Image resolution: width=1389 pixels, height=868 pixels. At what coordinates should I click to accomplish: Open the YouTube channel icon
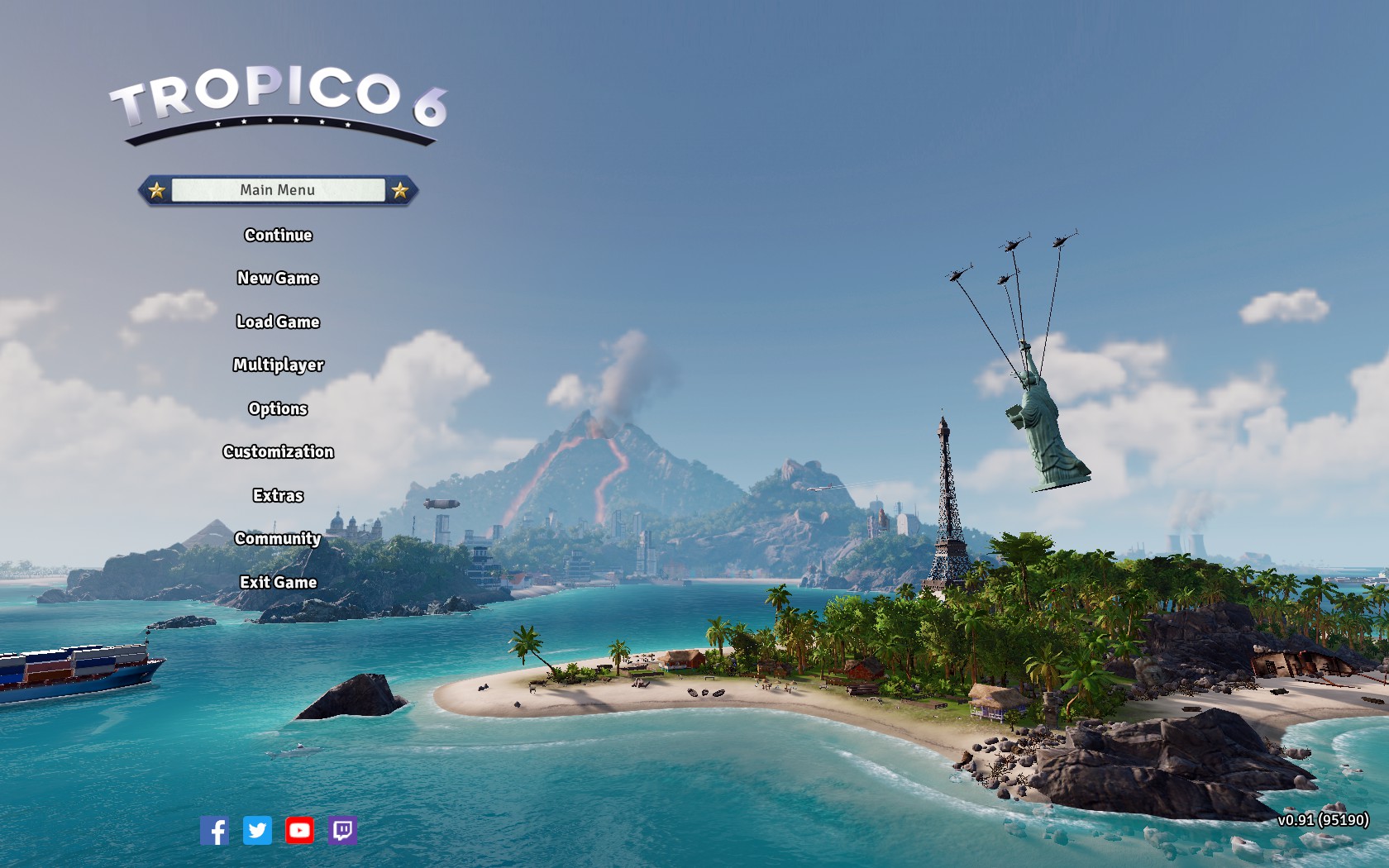[299, 830]
